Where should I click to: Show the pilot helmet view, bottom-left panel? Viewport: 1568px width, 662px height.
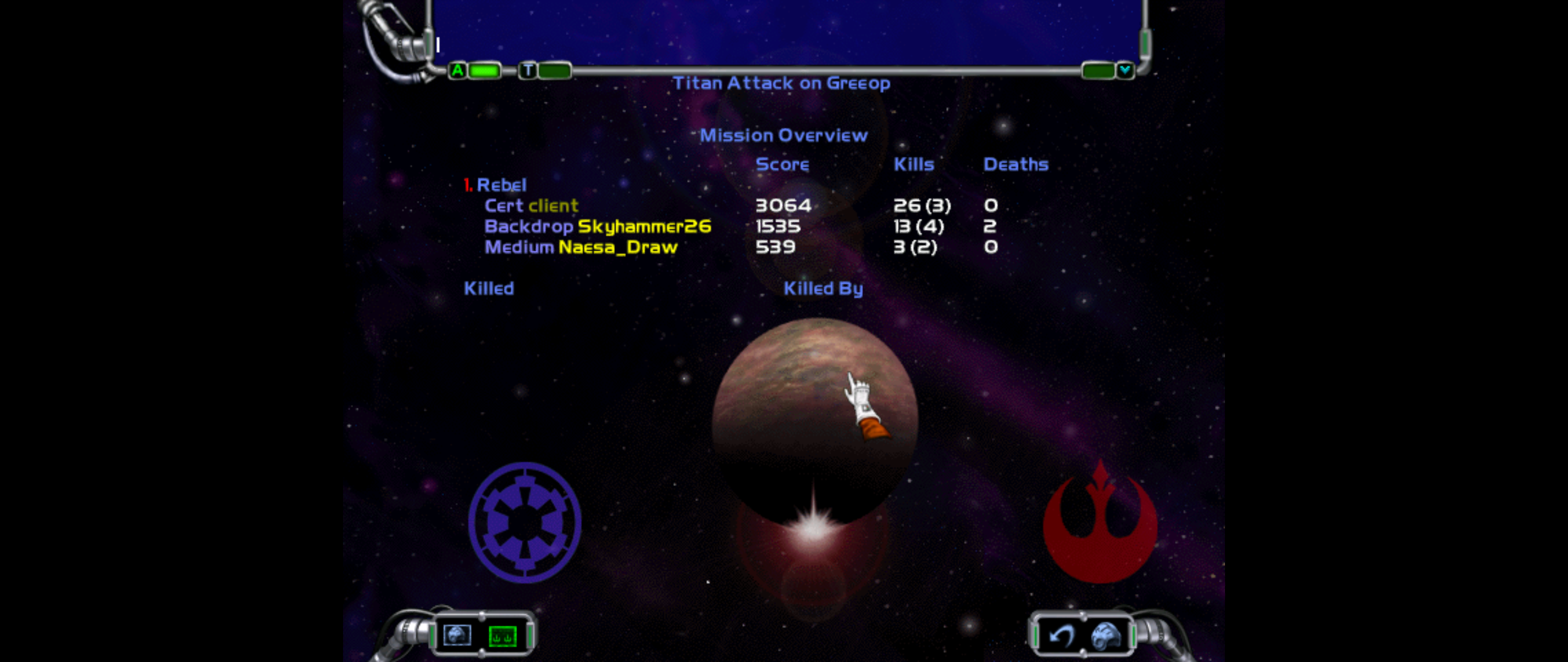457,635
